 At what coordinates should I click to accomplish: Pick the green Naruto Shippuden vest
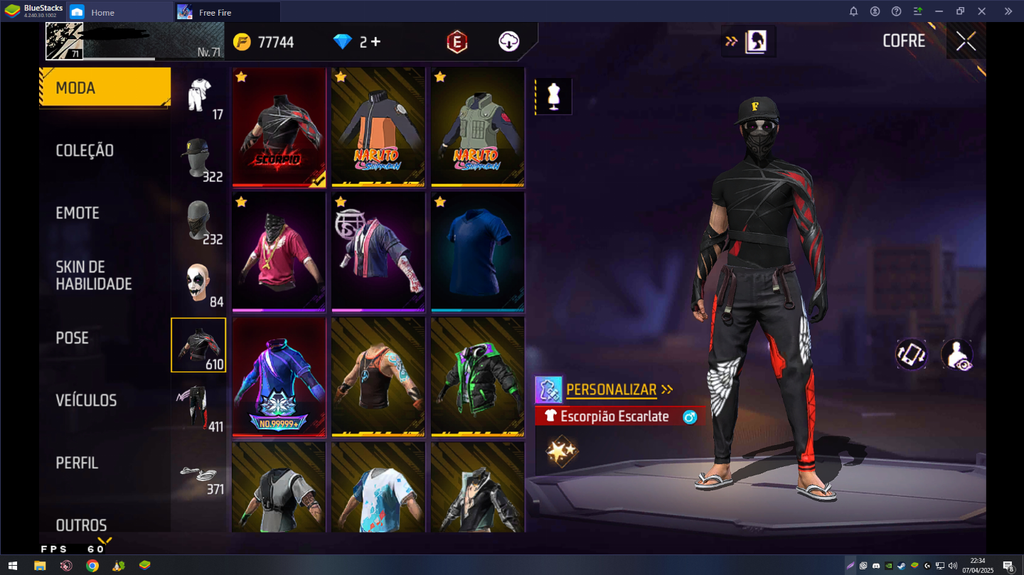478,127
